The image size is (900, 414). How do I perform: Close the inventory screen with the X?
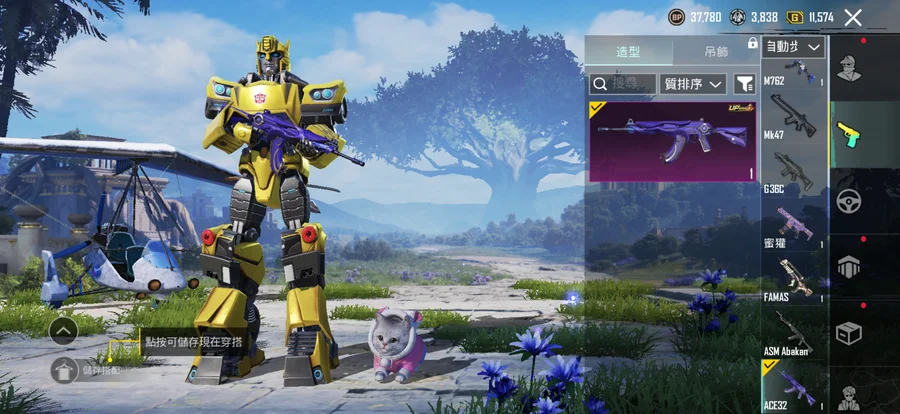click(853, 17)
